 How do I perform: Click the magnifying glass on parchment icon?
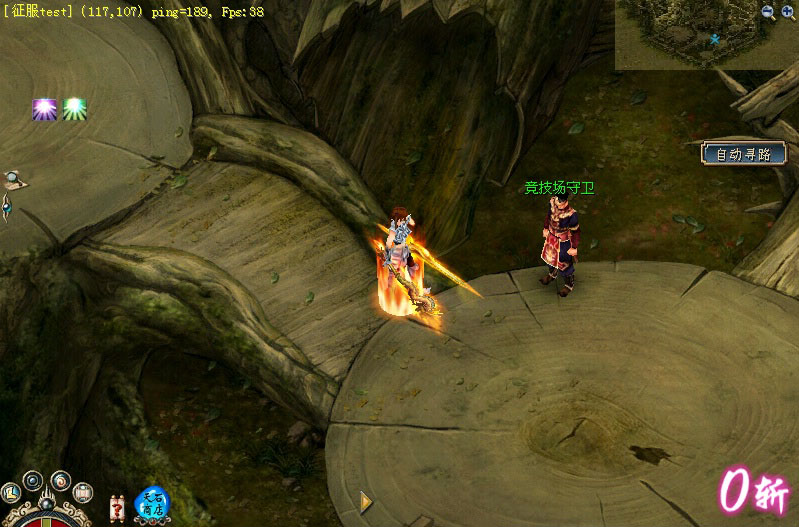click(x=13, y=180)
